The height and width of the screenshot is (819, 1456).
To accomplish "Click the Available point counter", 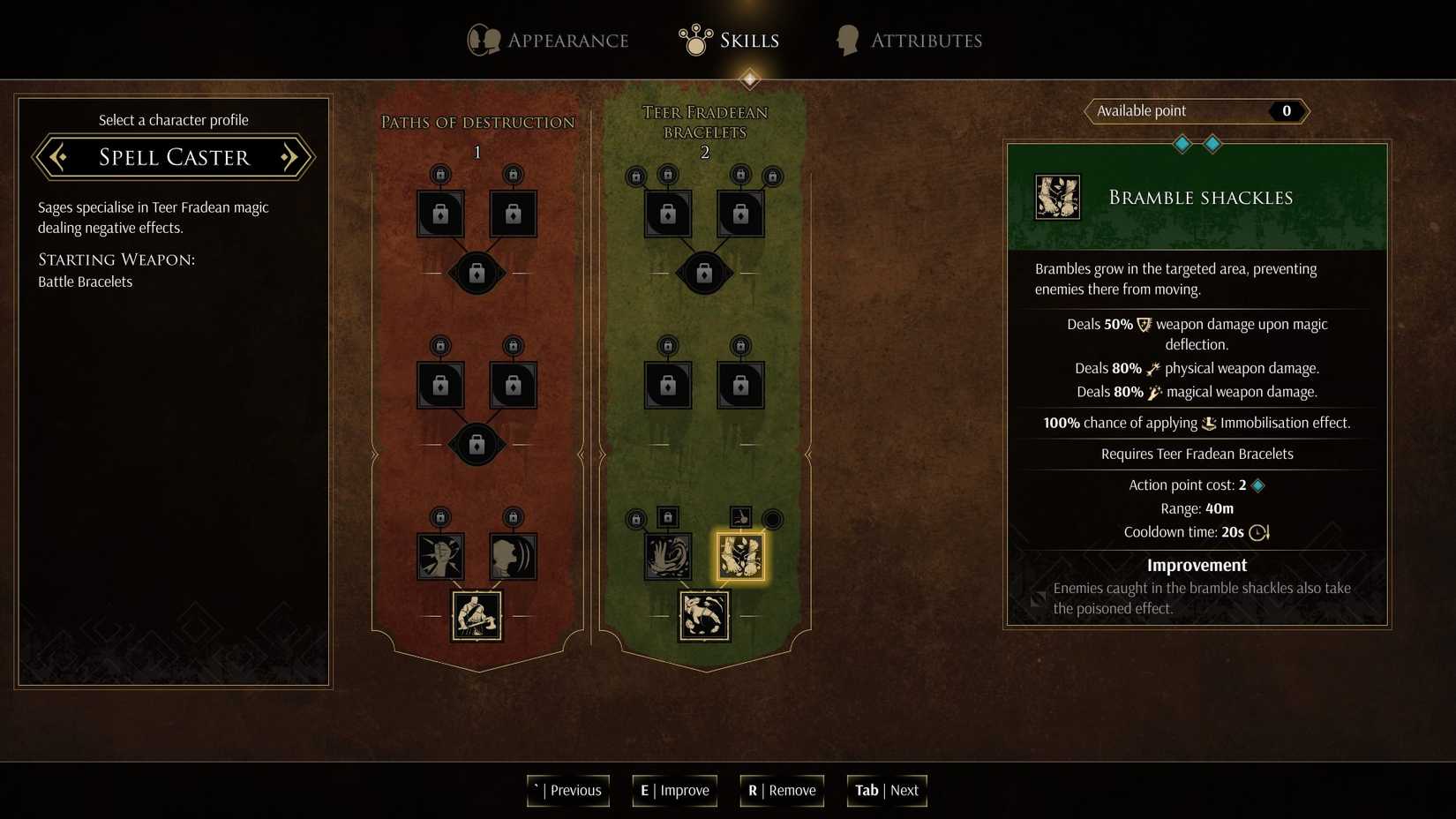I will point(1196,110).
